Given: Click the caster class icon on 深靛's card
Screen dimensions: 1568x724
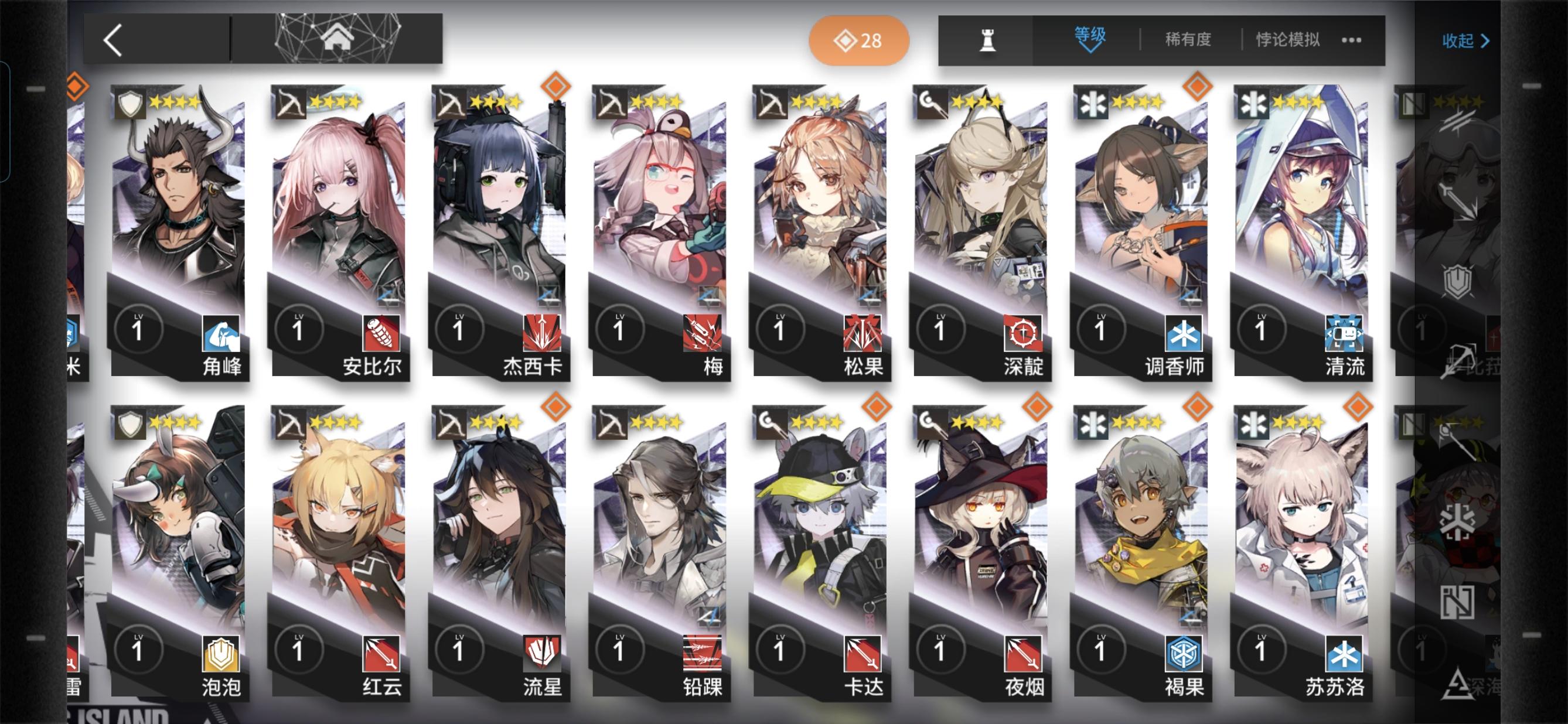Looking at the screenshot, I should coord(932,104).
